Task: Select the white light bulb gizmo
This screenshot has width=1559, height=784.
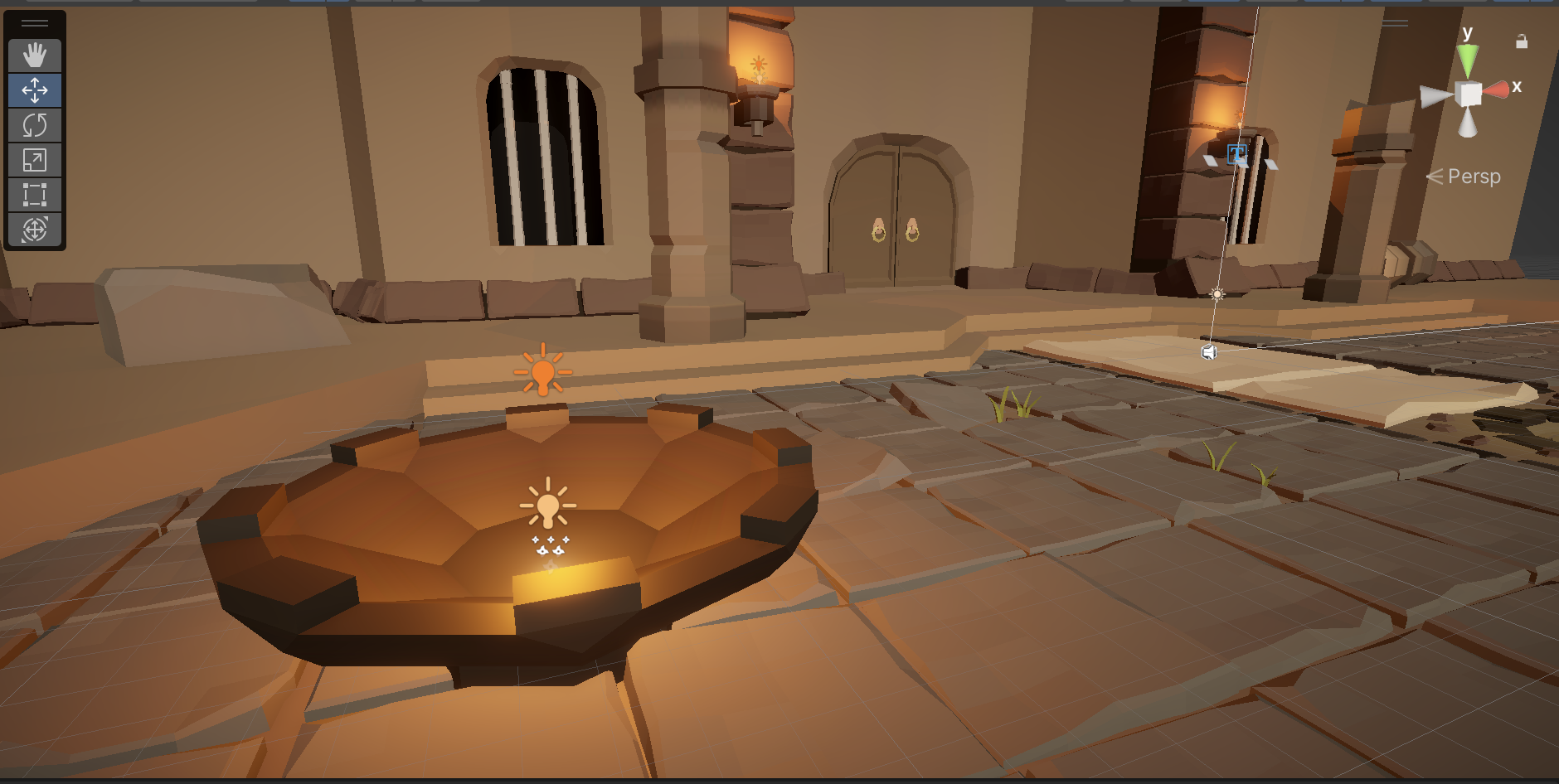Action: pos(547,503)
